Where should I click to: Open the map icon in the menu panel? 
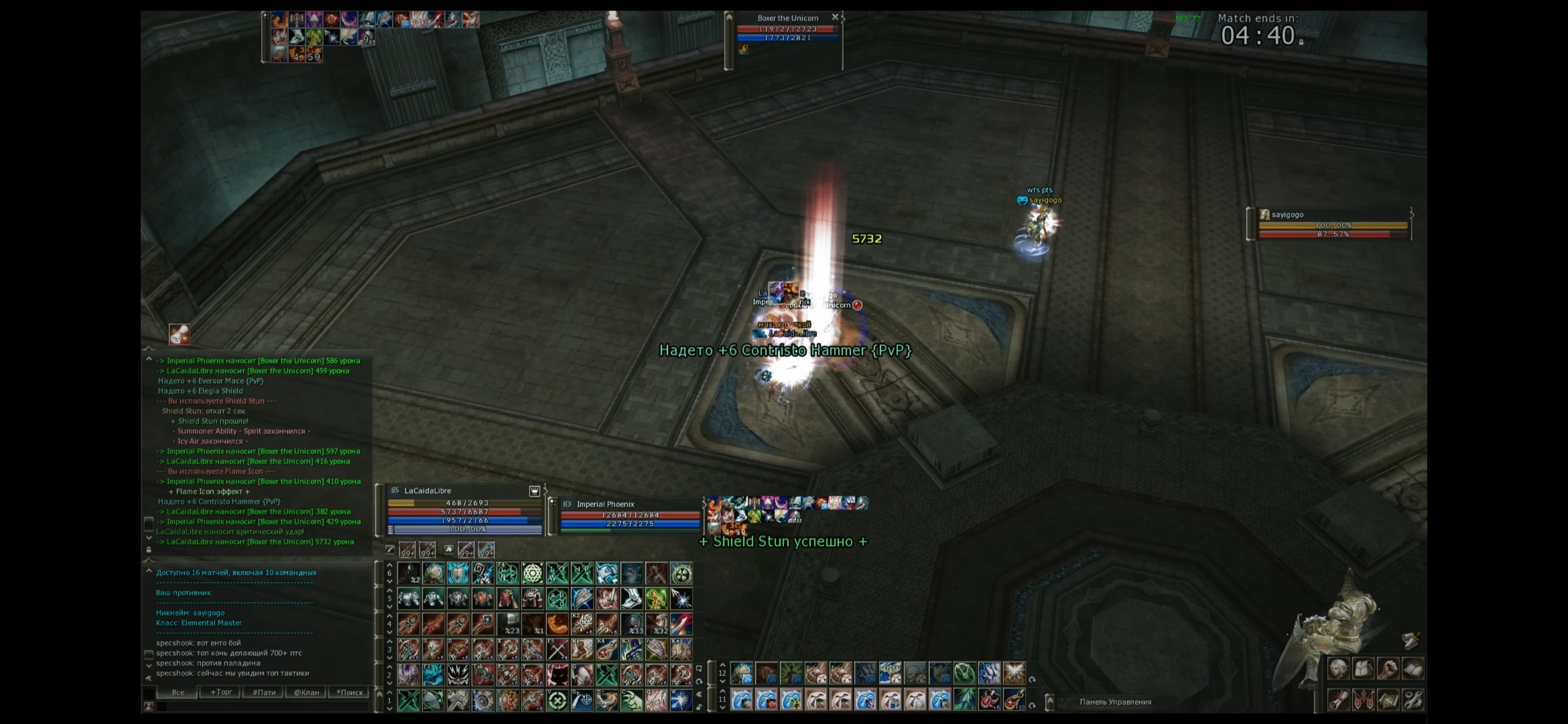click(x=1388, y=699)
